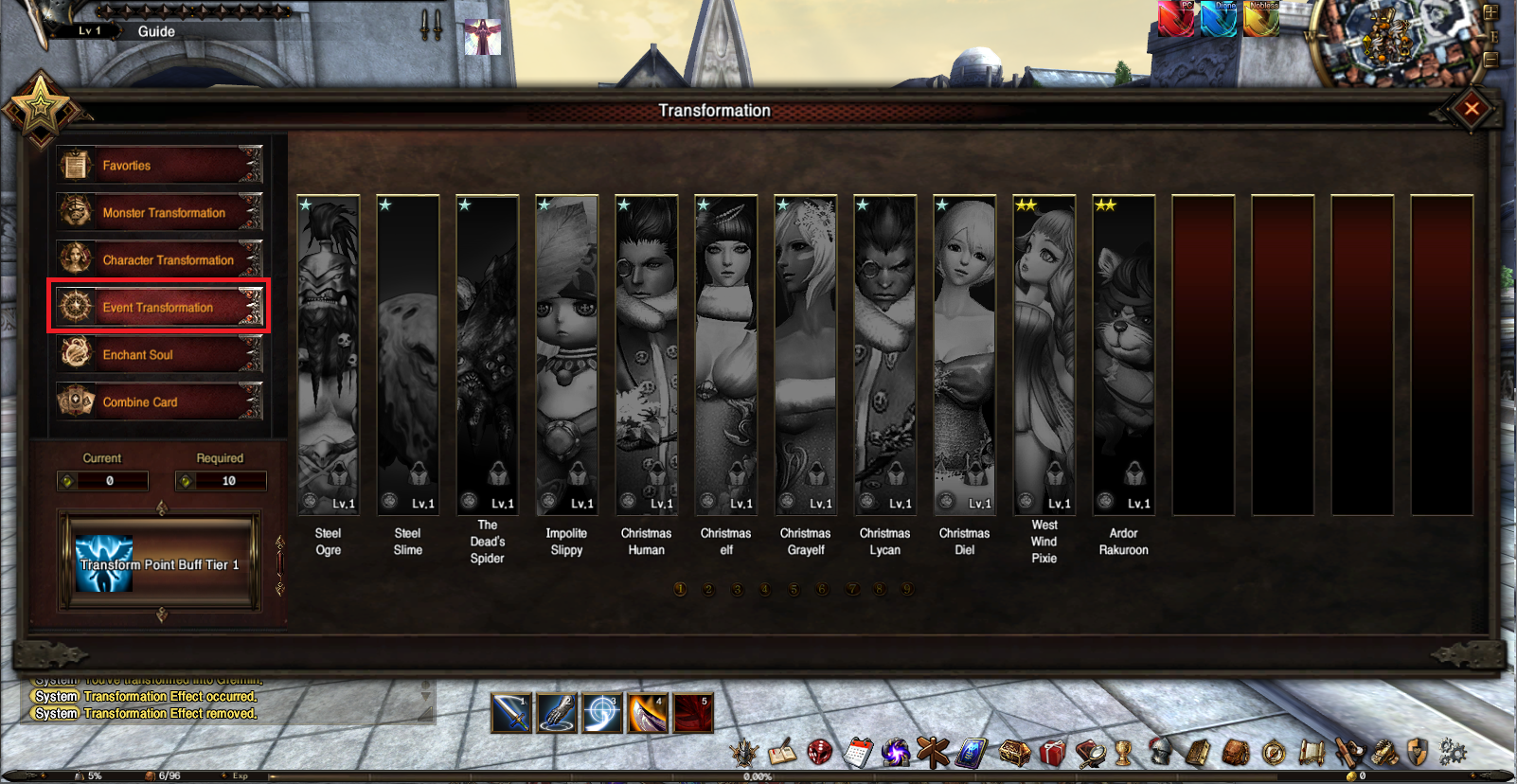Select The Dead's Spider card
Viewport: 1517px width, 784px height.
pos(488,355)
